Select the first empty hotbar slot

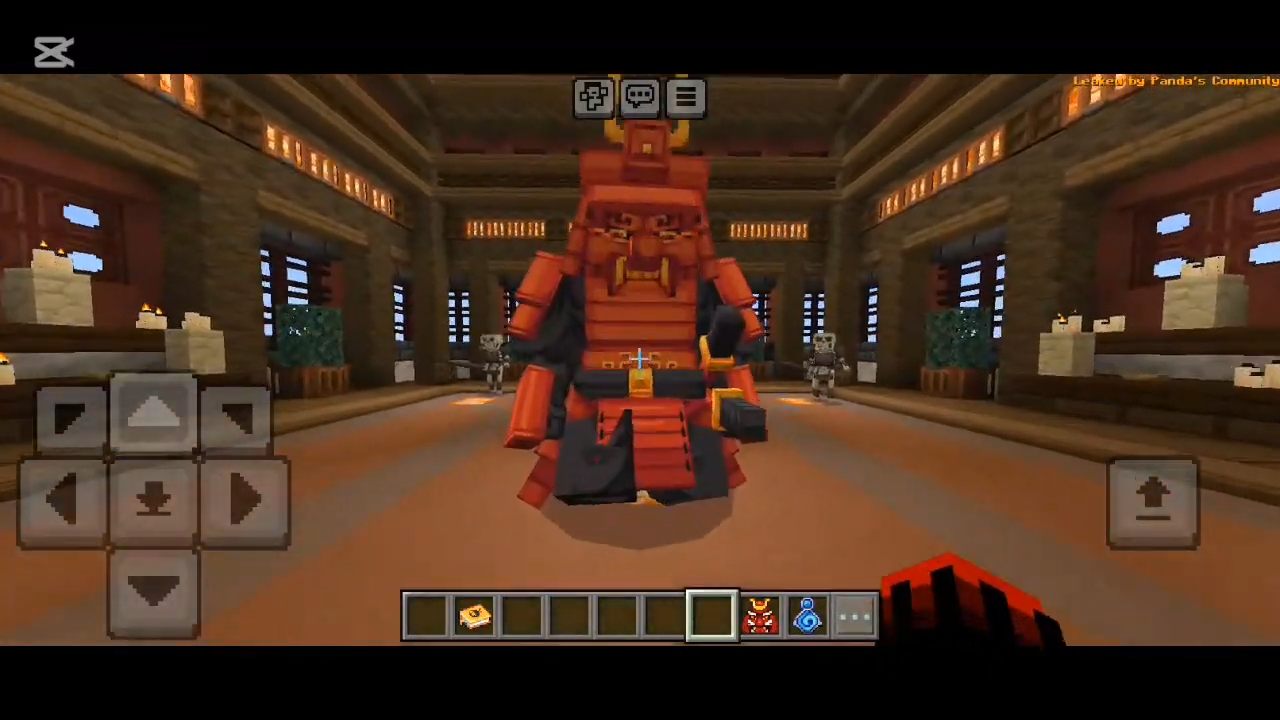[426, 615]
